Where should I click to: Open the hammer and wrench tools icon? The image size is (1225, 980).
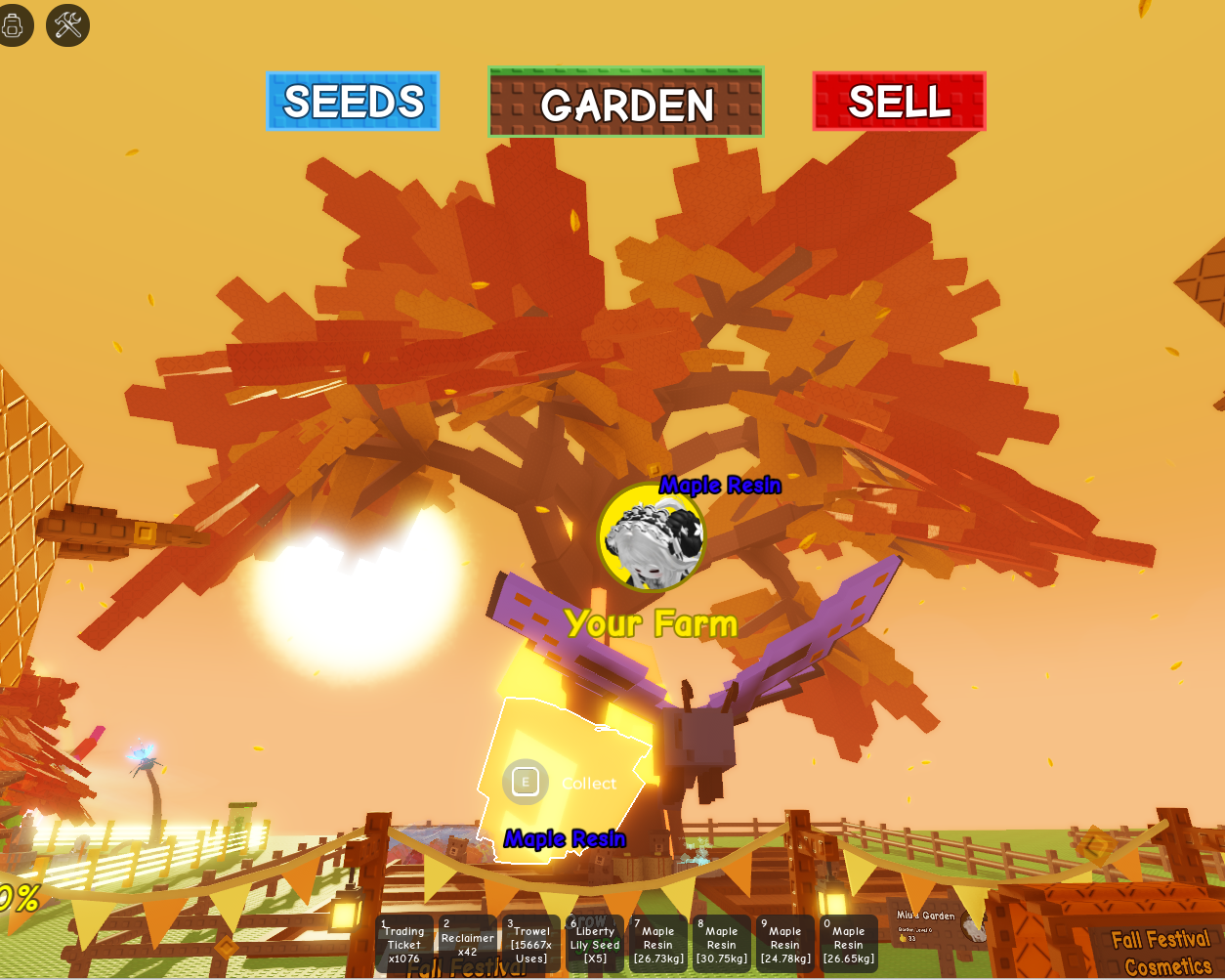[67, 24]
